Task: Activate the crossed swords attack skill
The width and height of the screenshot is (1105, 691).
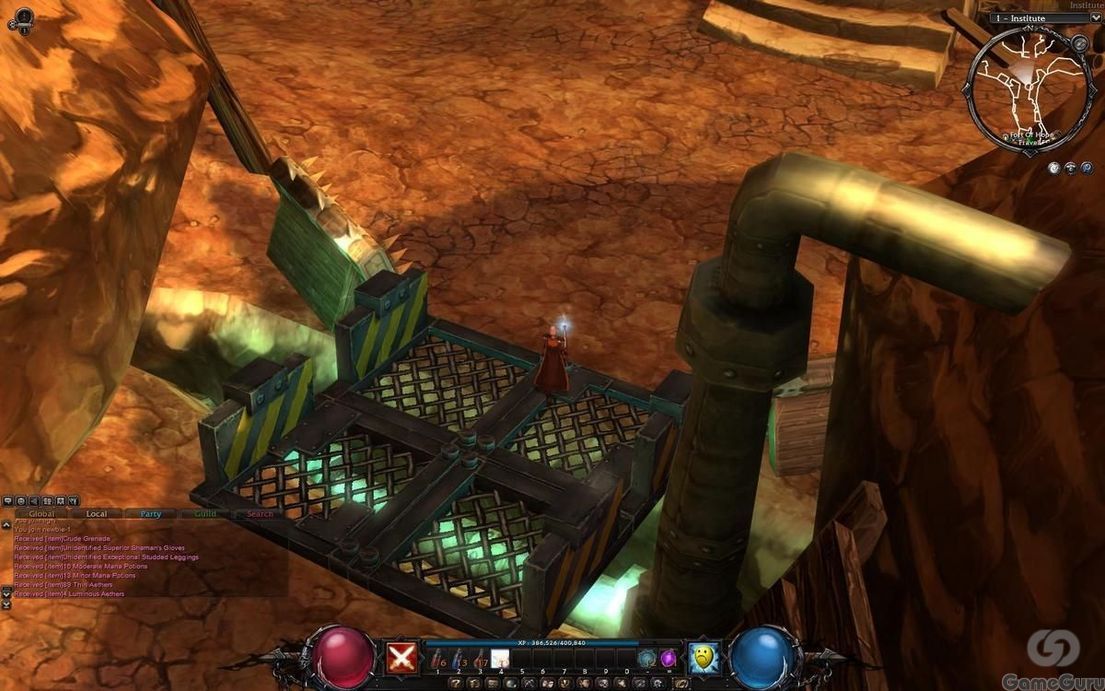Action: (x=402, y=656)
